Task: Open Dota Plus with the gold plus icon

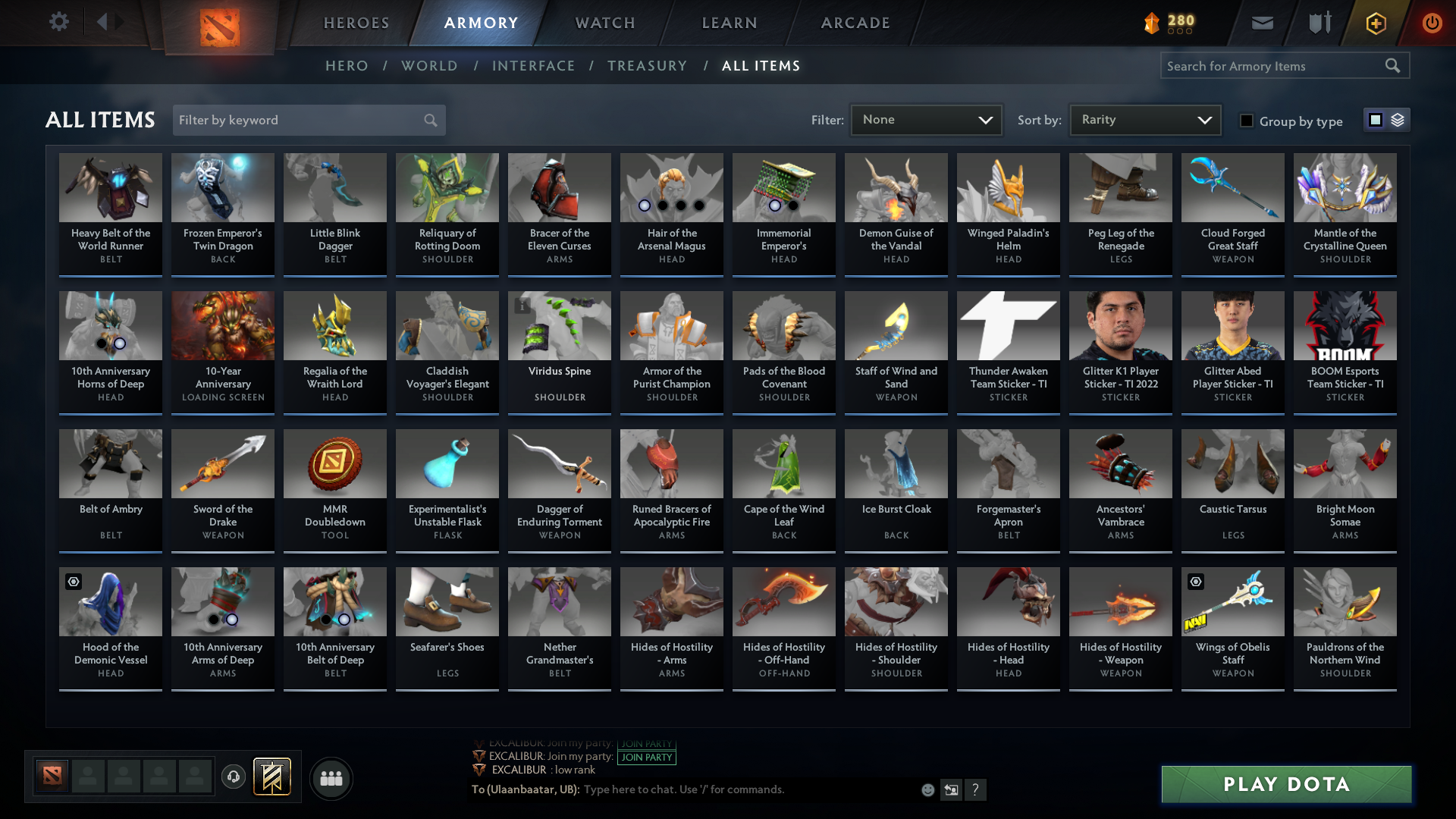Action: 1375,23
